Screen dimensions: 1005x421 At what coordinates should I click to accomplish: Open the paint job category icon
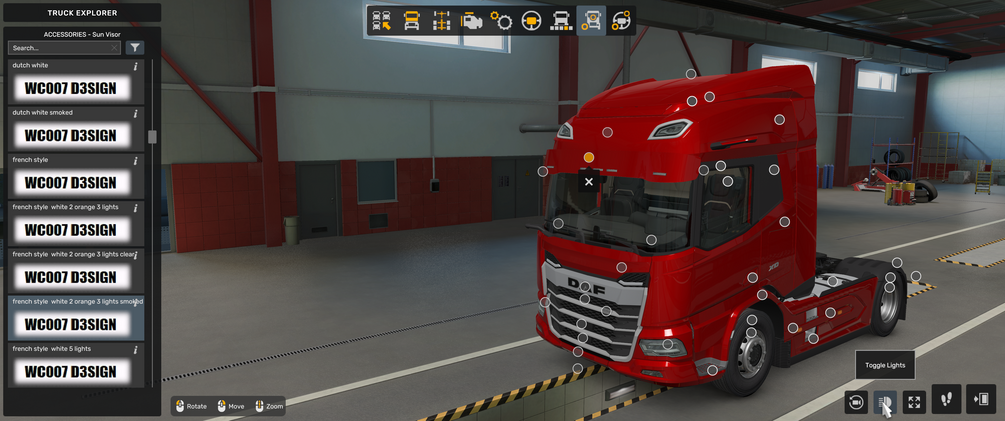point(561,21)
